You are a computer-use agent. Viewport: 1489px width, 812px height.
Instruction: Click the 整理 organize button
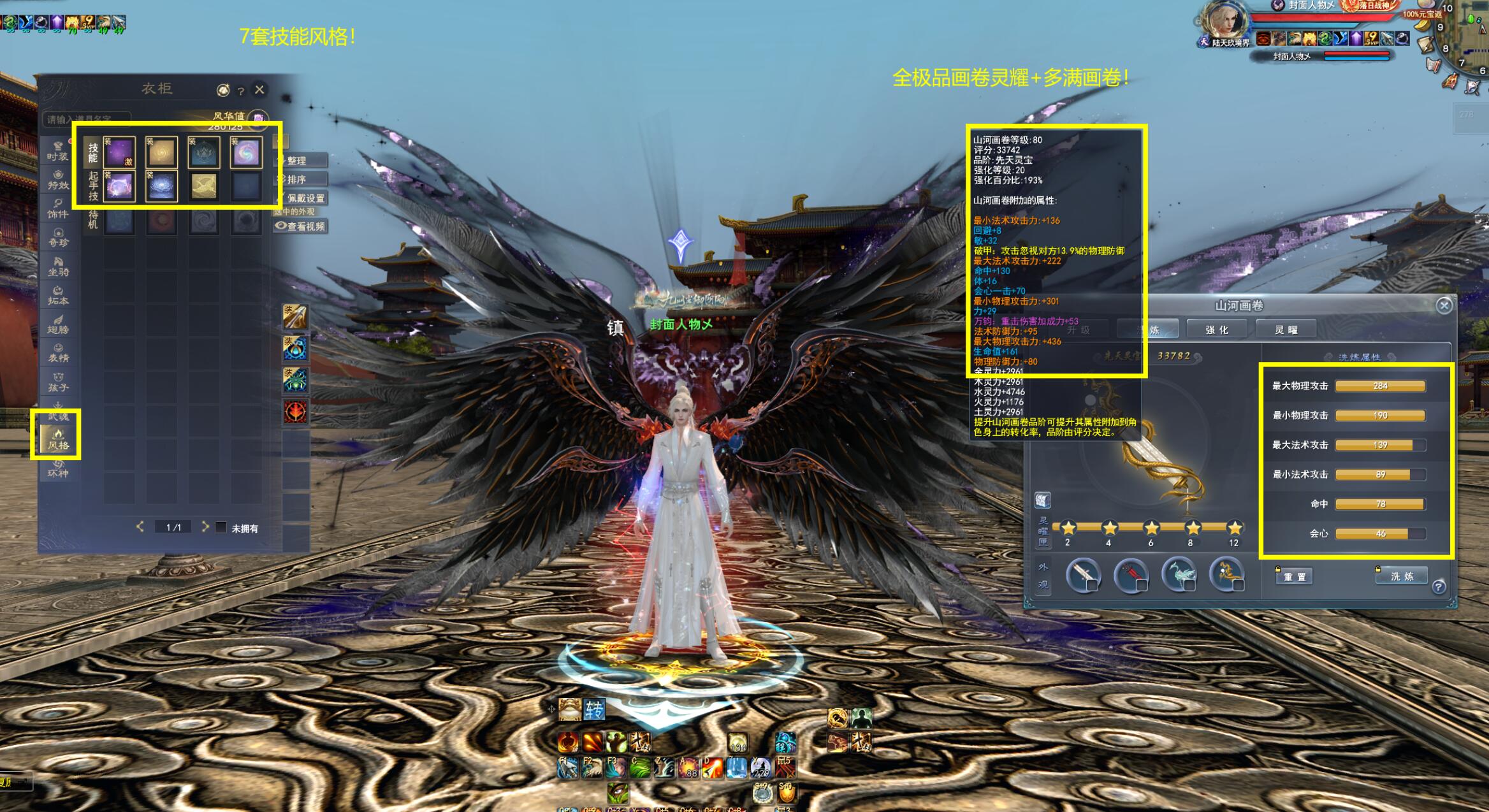(x=301, y=161)
